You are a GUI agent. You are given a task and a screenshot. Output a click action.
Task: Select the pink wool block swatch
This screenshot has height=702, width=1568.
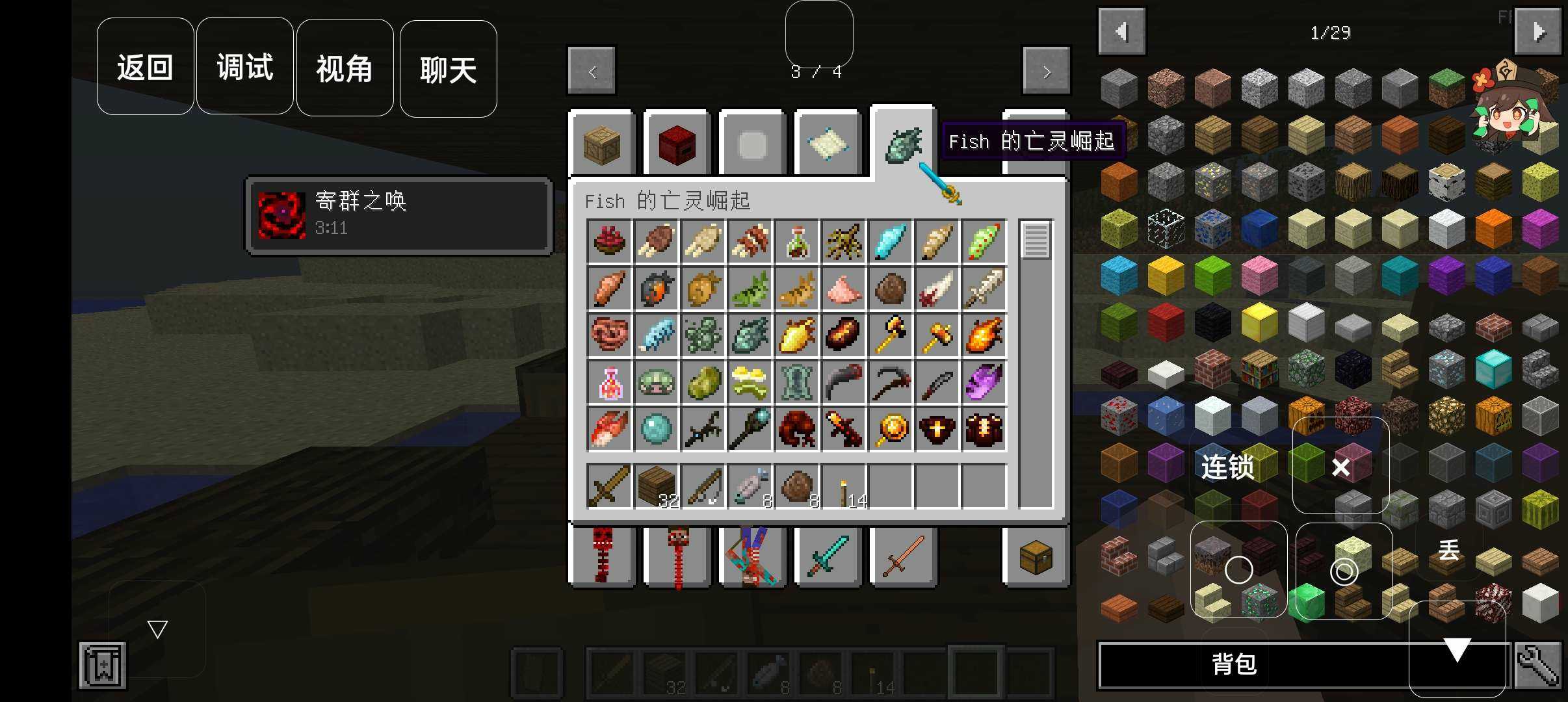[1261, 276]
